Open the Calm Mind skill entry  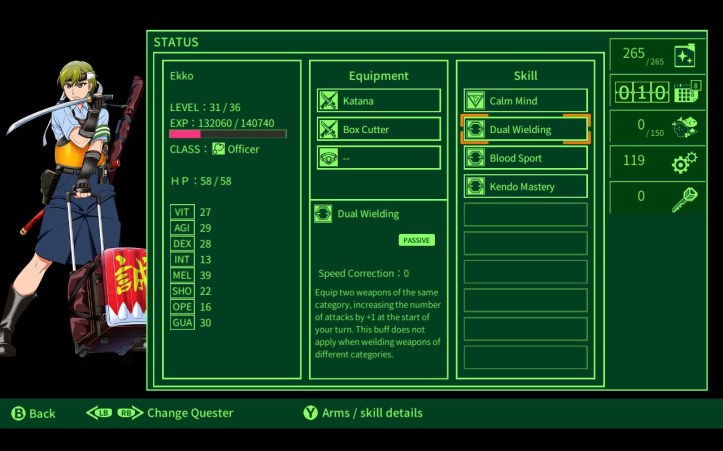[525, 101]
